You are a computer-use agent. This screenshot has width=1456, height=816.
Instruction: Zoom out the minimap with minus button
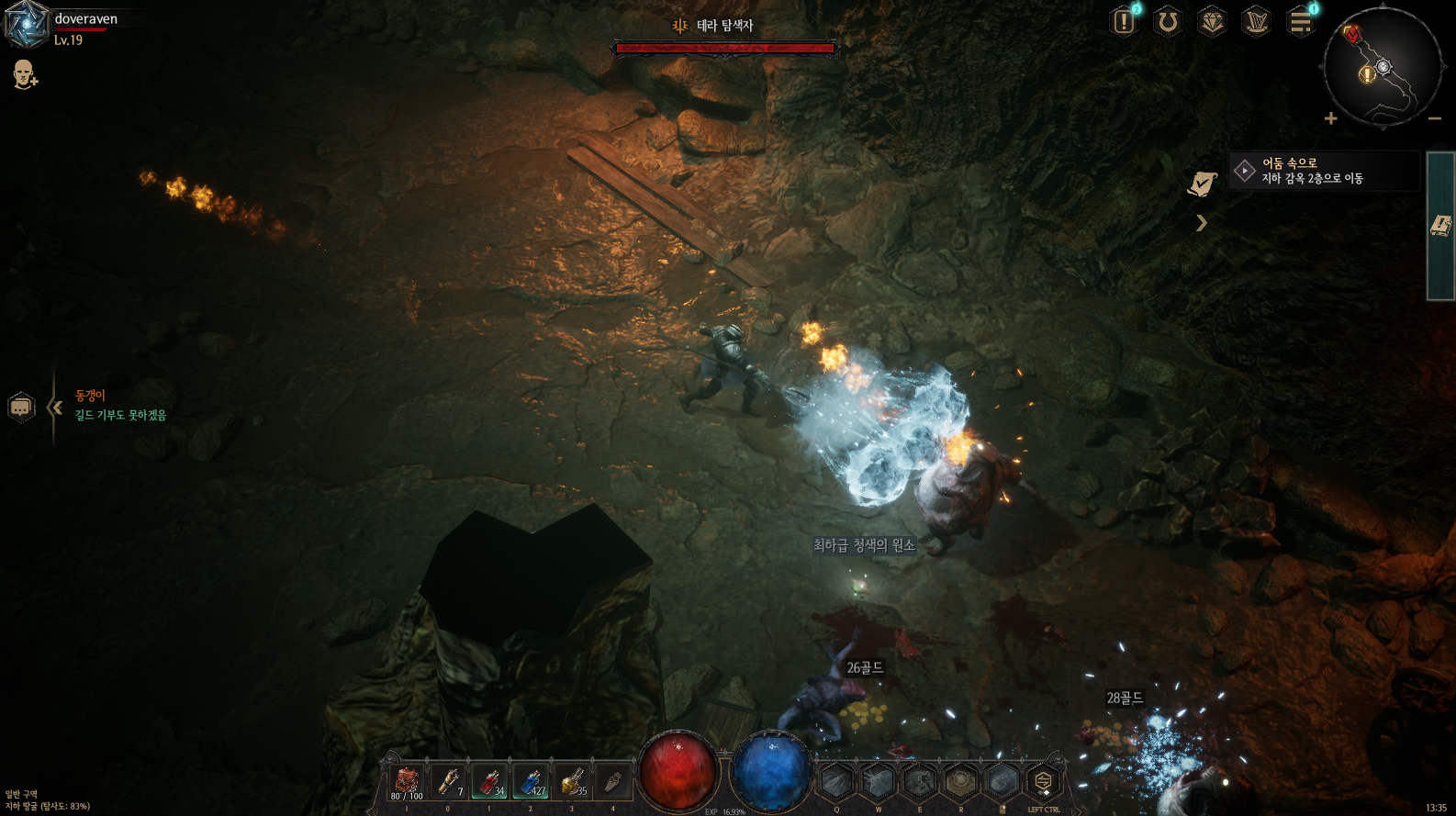[x=1434, y=118]
